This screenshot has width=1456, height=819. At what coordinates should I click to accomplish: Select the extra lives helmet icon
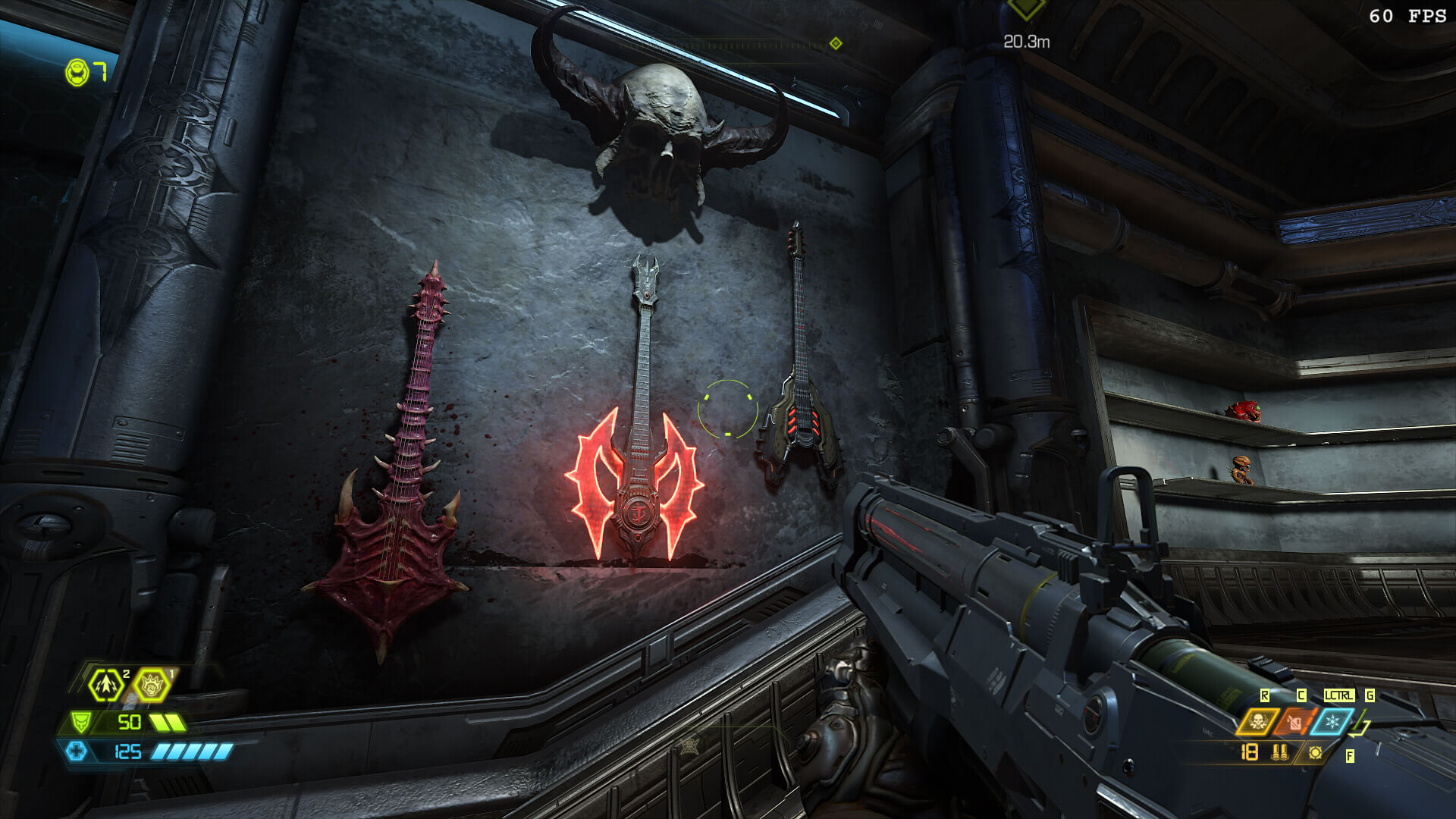78,73
